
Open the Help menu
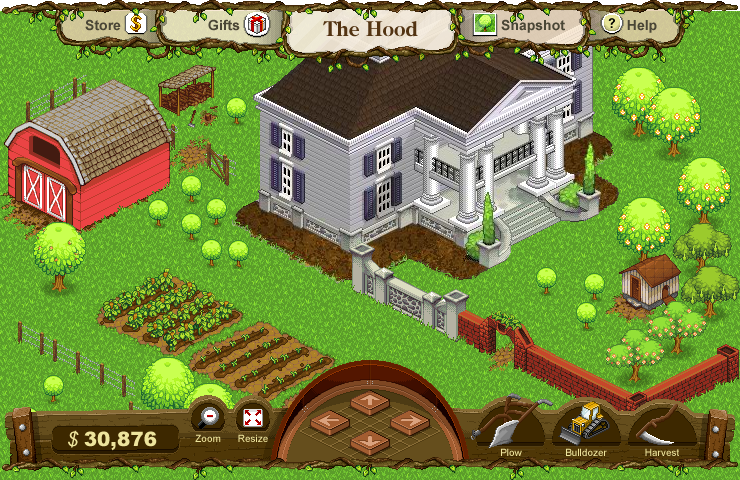630,25
